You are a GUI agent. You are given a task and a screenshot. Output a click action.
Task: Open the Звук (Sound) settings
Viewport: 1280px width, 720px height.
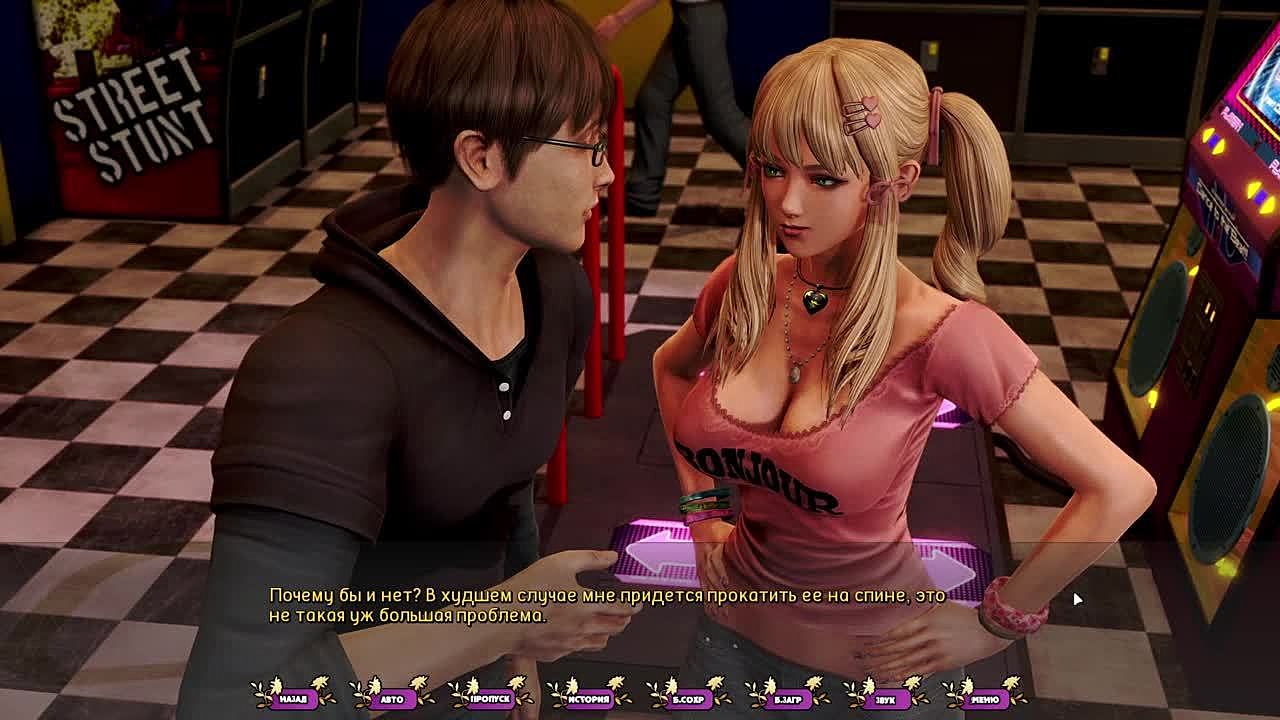point(886,698)
